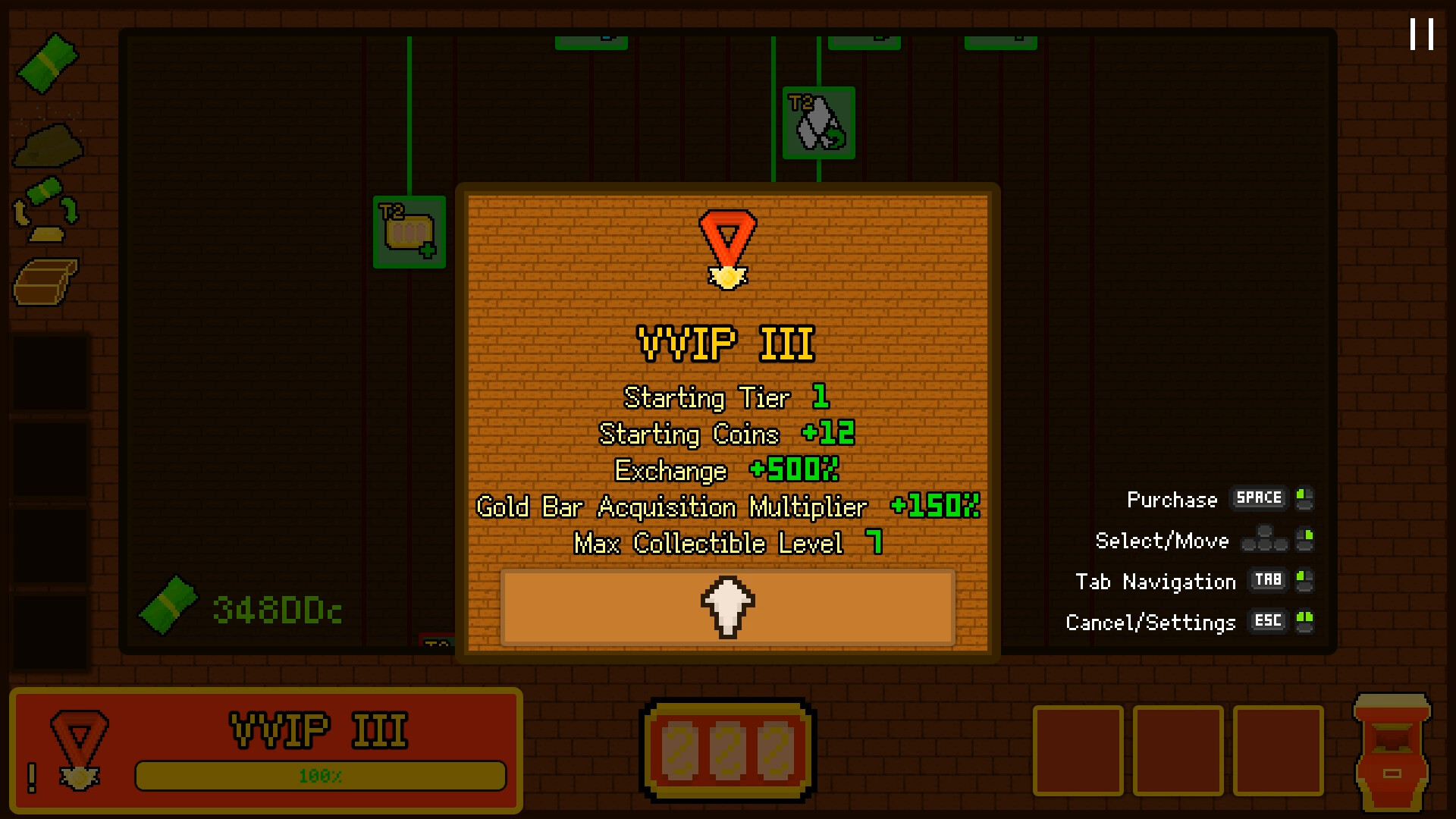Open Cancel/Settings with the ESC hint
The width and height of the screenshot is (1456, 819).
[1267, 621]
